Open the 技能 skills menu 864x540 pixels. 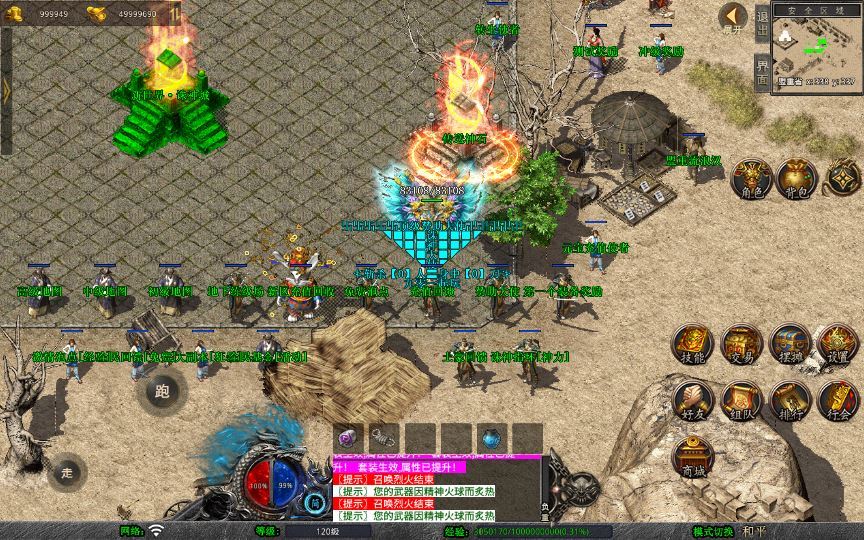point(691,343)
